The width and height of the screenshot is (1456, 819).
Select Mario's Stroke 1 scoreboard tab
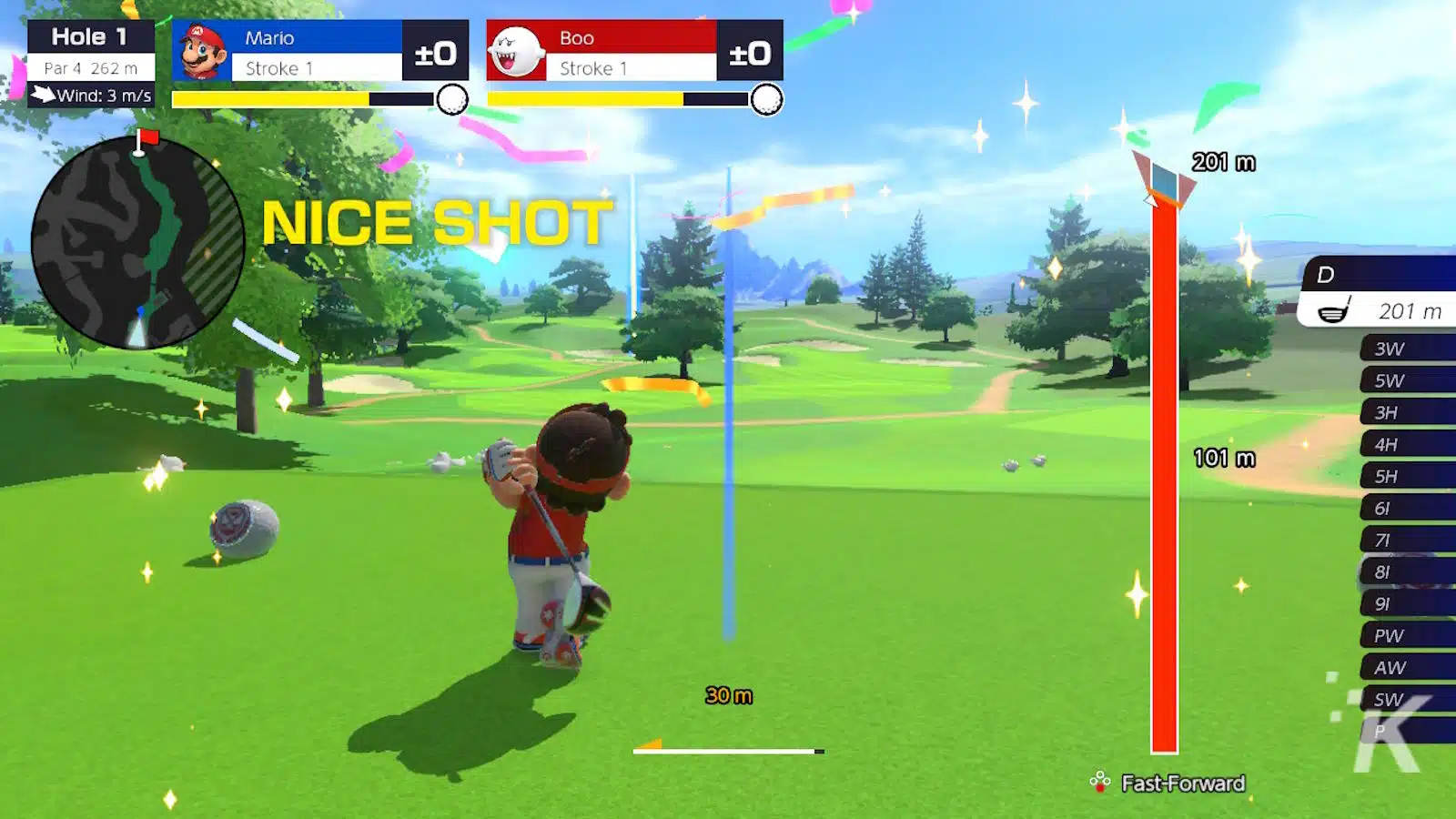[x=316, y=67]
